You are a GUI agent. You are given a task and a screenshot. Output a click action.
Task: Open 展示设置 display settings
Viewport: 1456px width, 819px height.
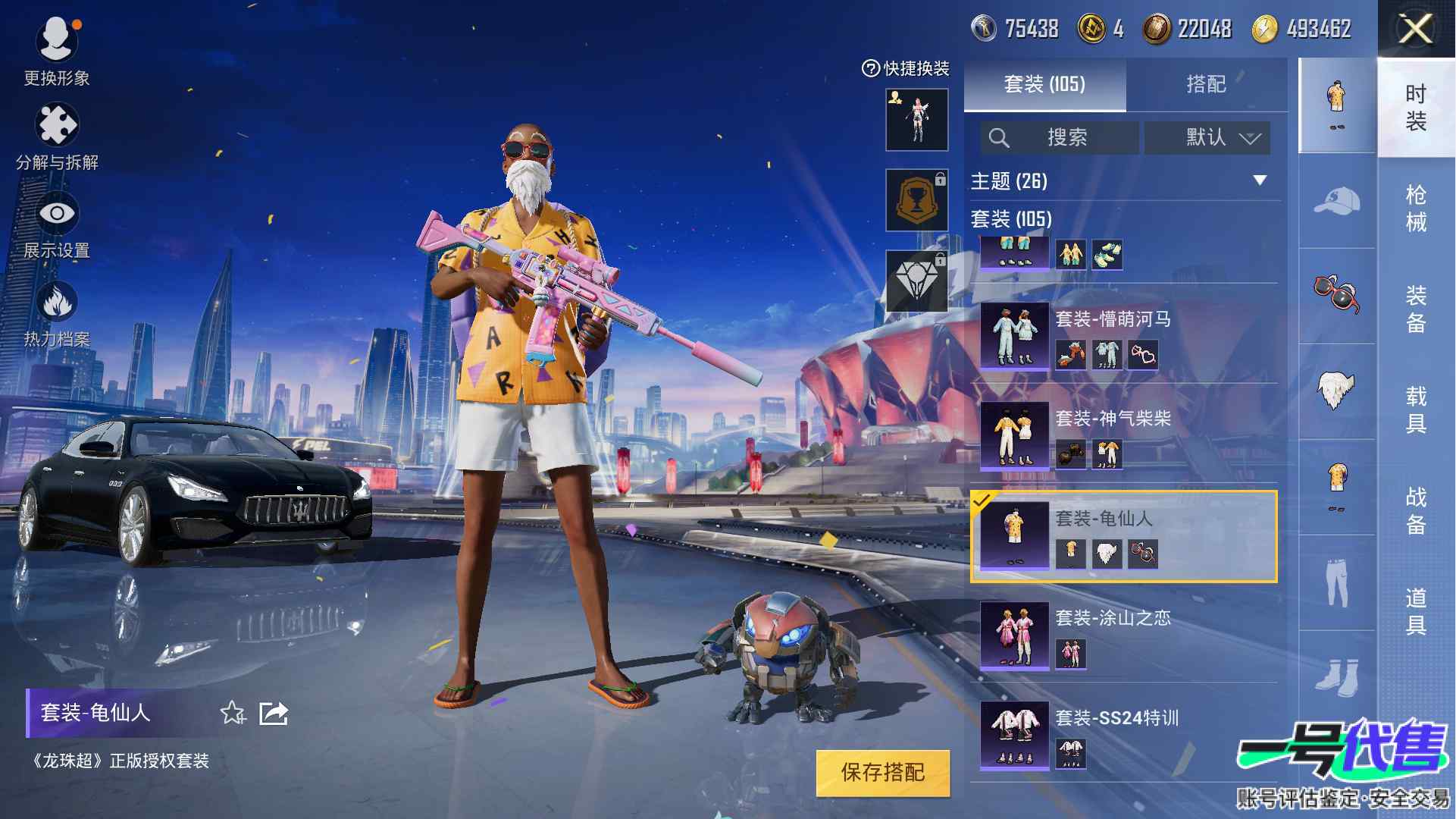point(57,225)
